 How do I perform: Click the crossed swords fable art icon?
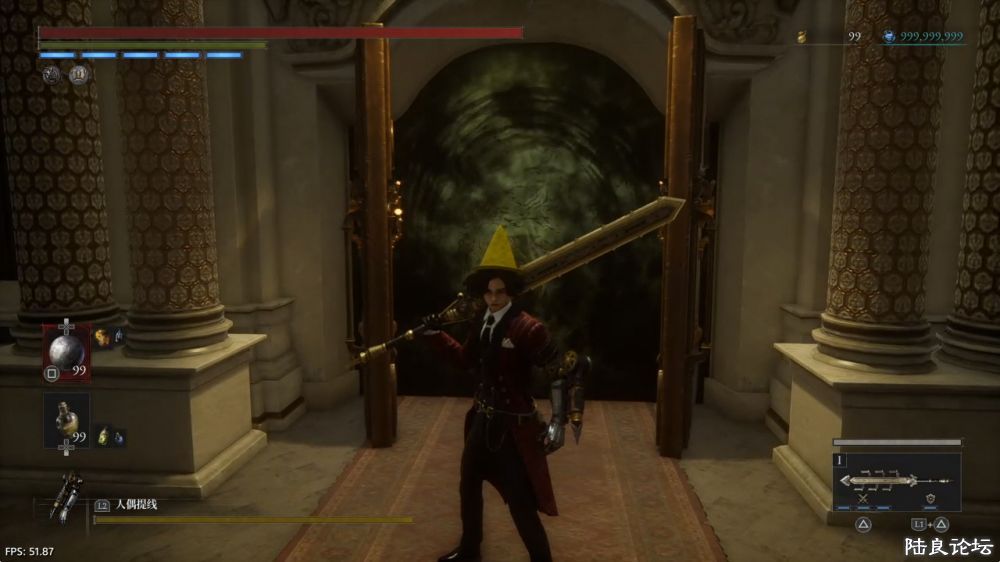(x=863, y=500)
